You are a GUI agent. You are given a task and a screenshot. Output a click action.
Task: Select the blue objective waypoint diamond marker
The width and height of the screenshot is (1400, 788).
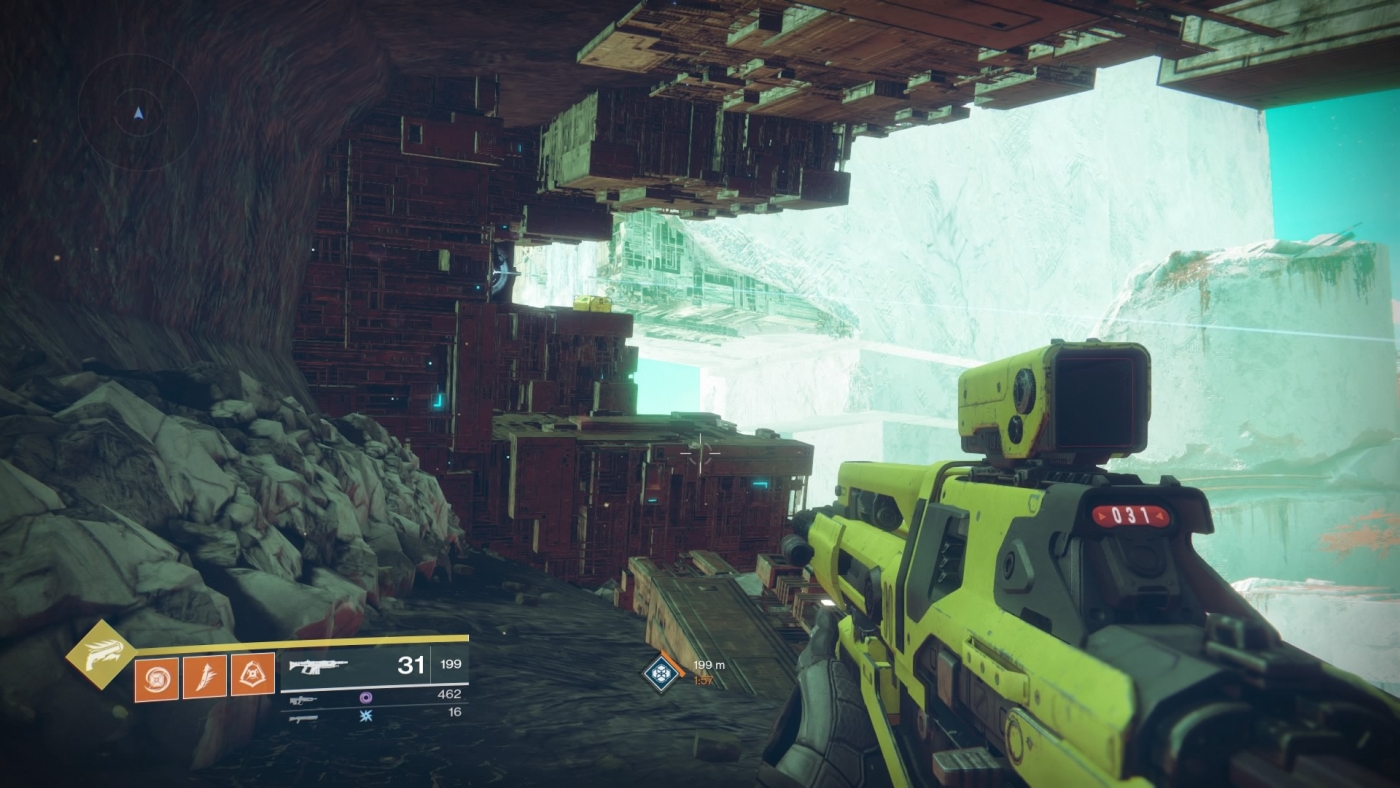pyautogui.click(x=660, y=673)
